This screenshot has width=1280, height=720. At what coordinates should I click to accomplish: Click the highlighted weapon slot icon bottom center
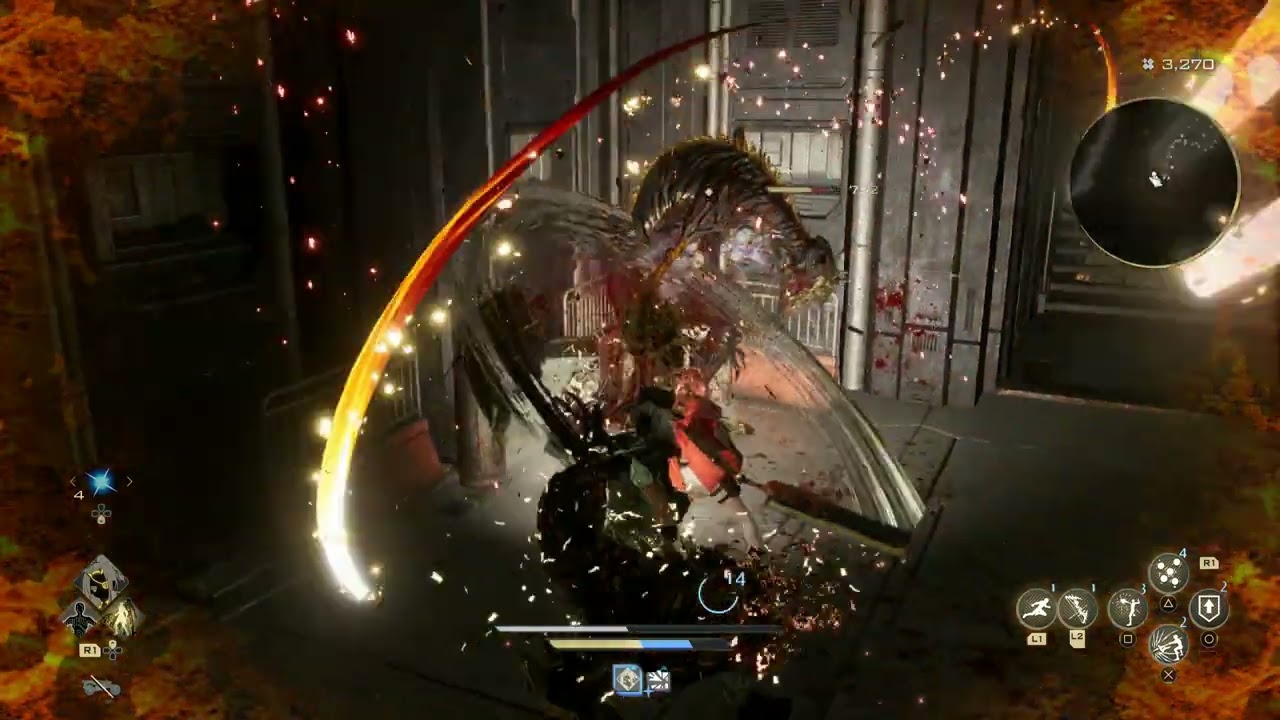coord(625,678)
